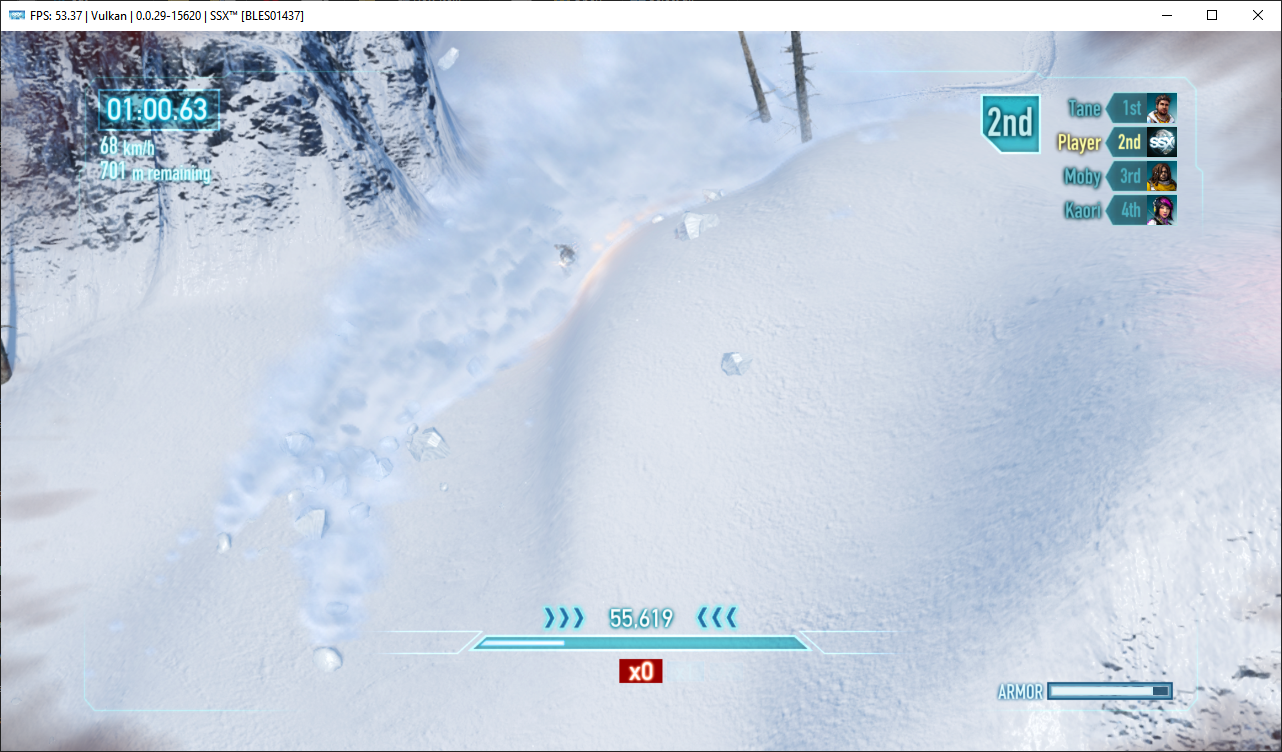This screenshot has width=1282, height=752.
Task: Select the SSX logo avatar next to Player
Action: click(x=1161, y=142)
